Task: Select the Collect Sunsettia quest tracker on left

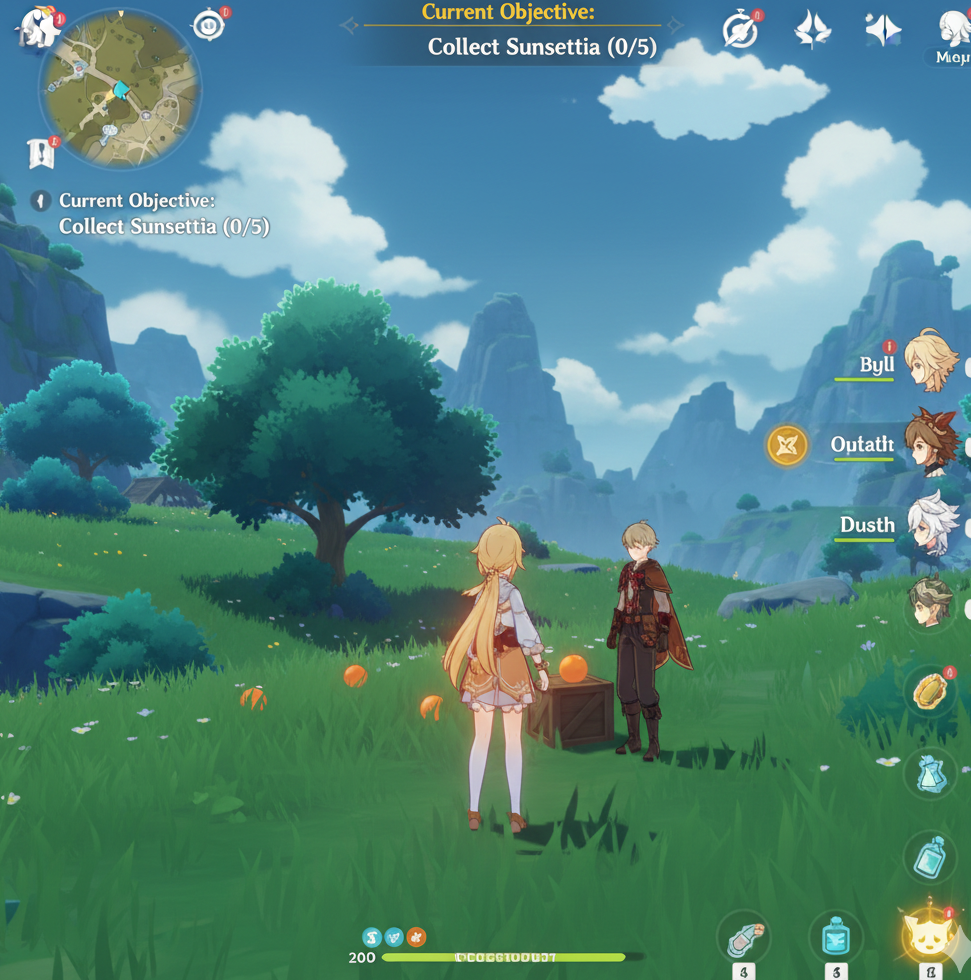Action: [x=163, y=214]
